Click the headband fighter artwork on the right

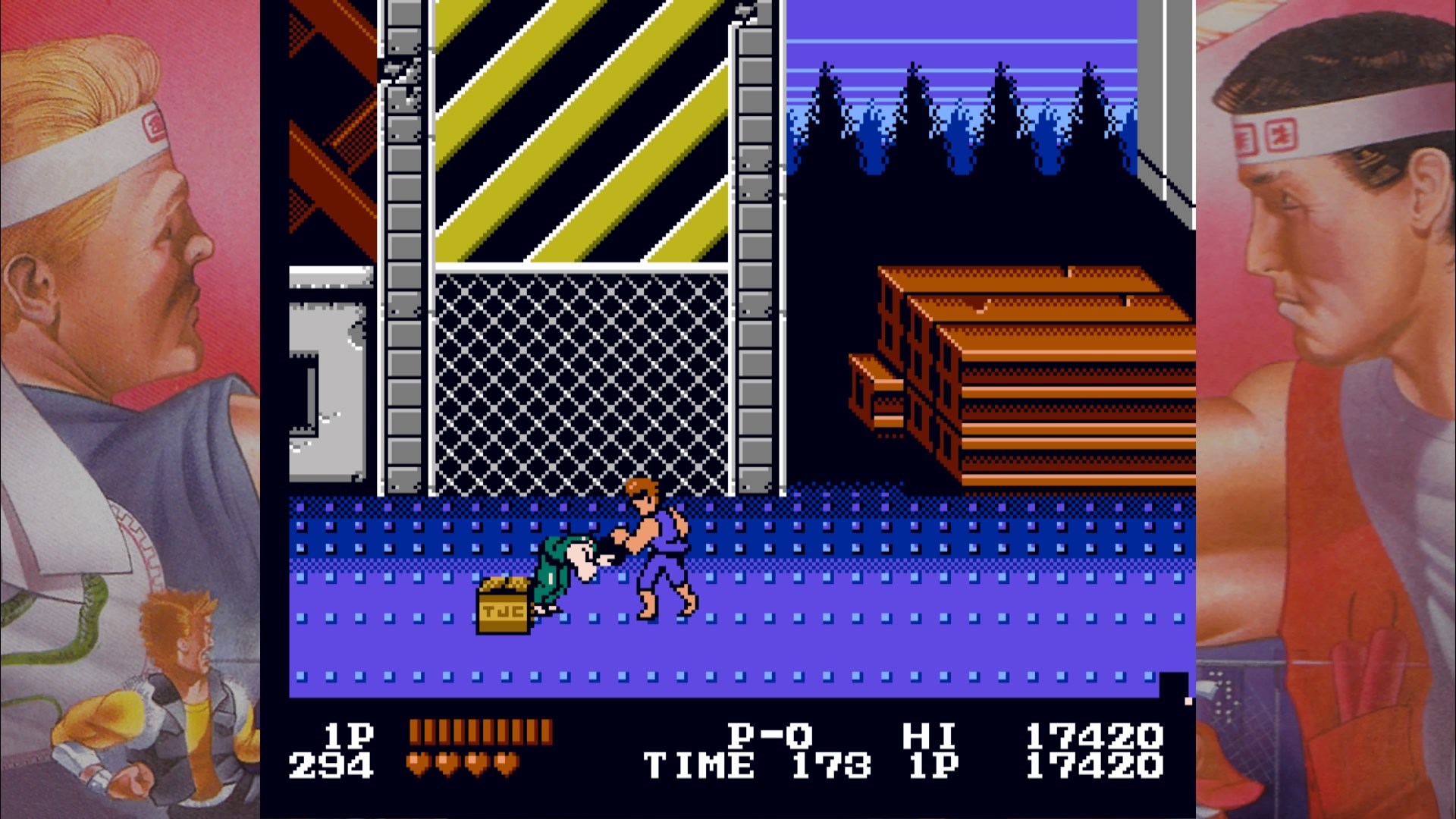click(x=1335, y=190)
